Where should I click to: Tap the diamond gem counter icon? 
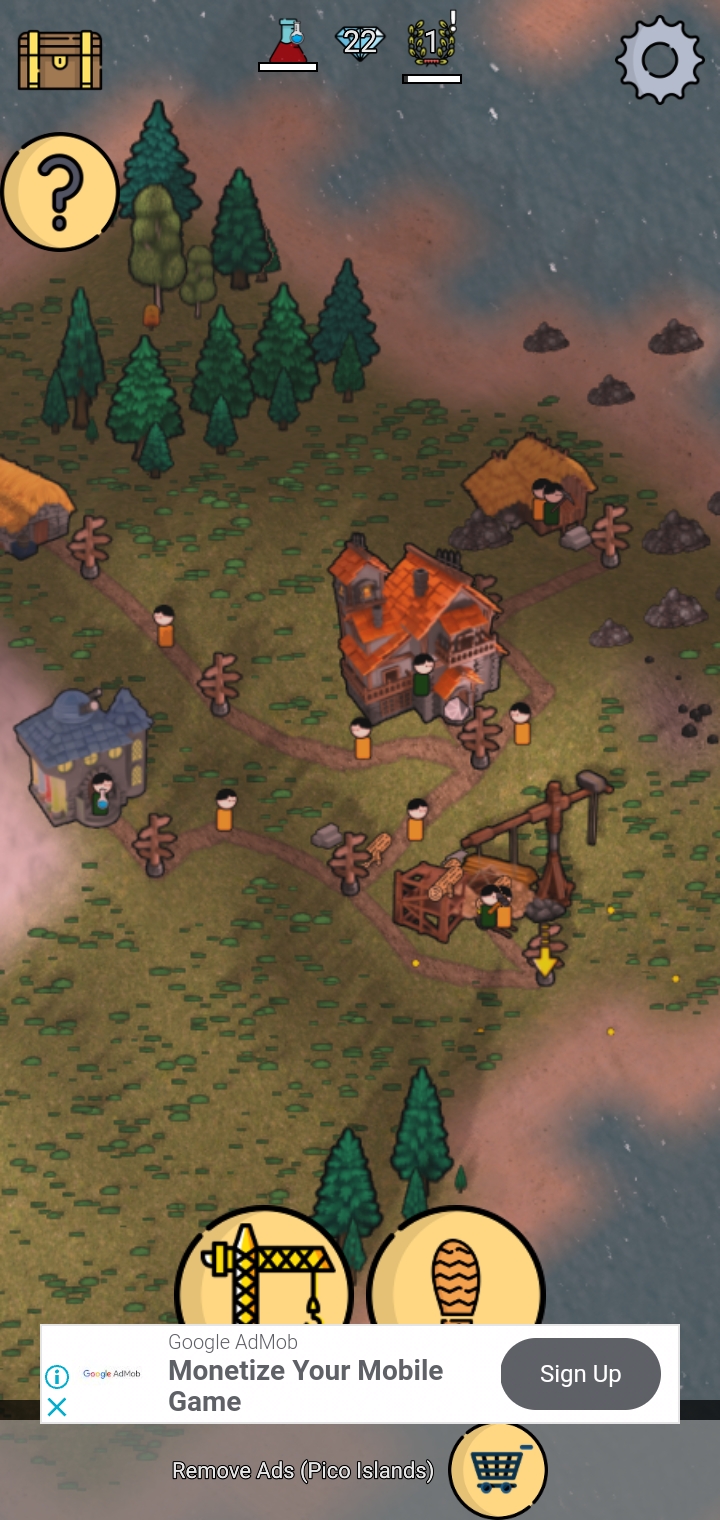[360, 42]
